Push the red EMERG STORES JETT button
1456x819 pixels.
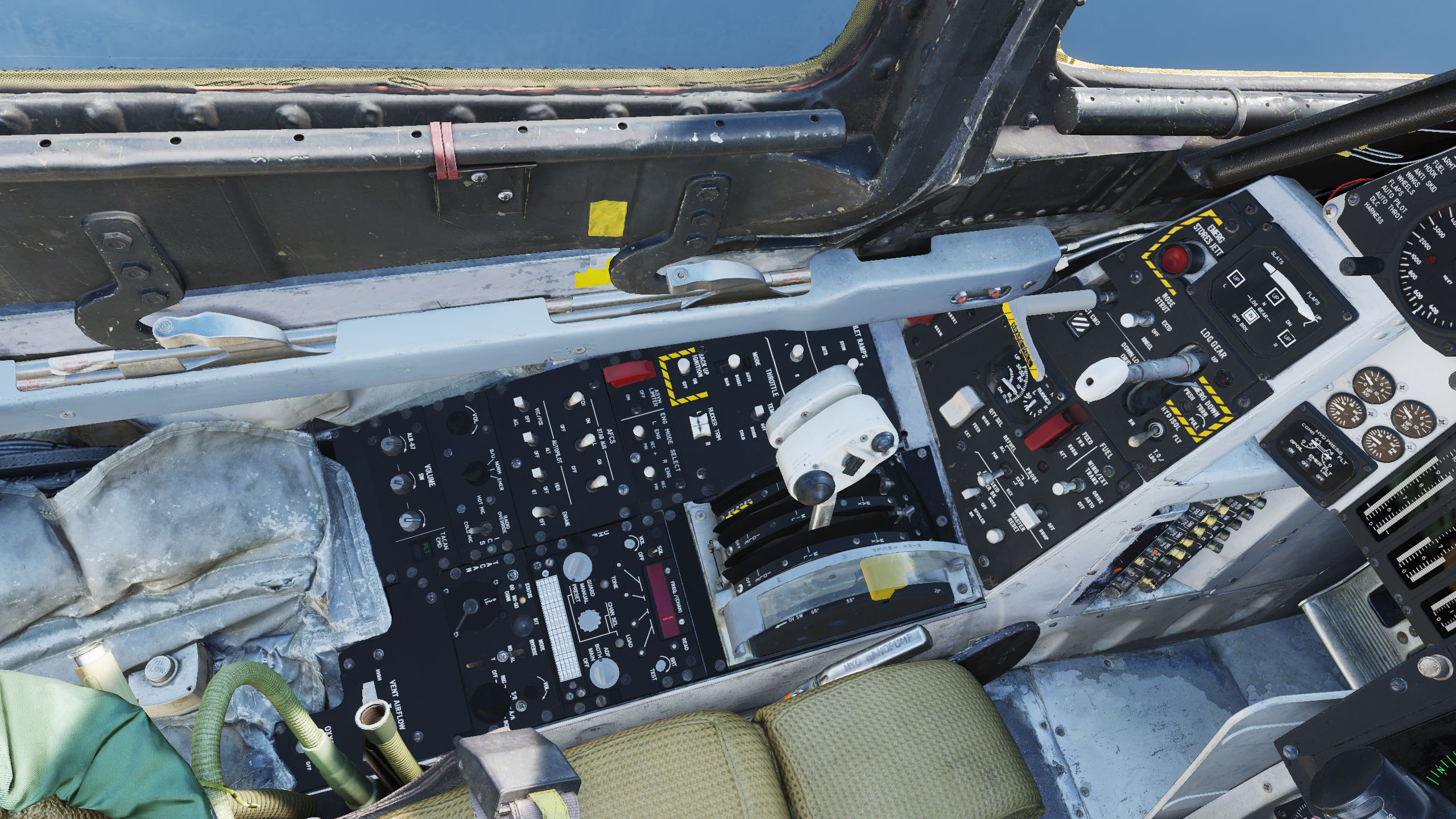[1176, 259]
